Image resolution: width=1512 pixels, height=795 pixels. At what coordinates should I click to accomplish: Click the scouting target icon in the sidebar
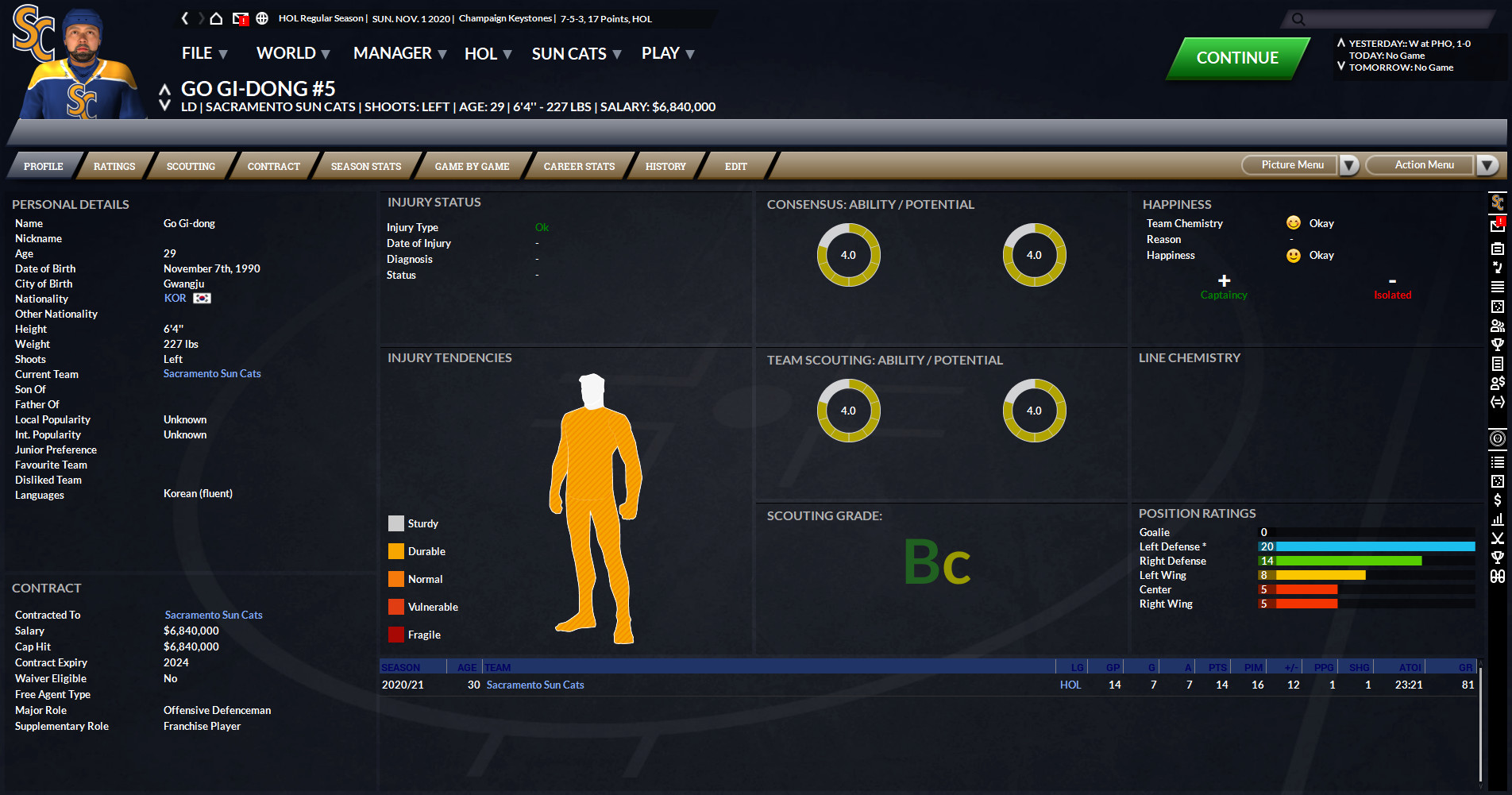click(x=1498, y=438)
